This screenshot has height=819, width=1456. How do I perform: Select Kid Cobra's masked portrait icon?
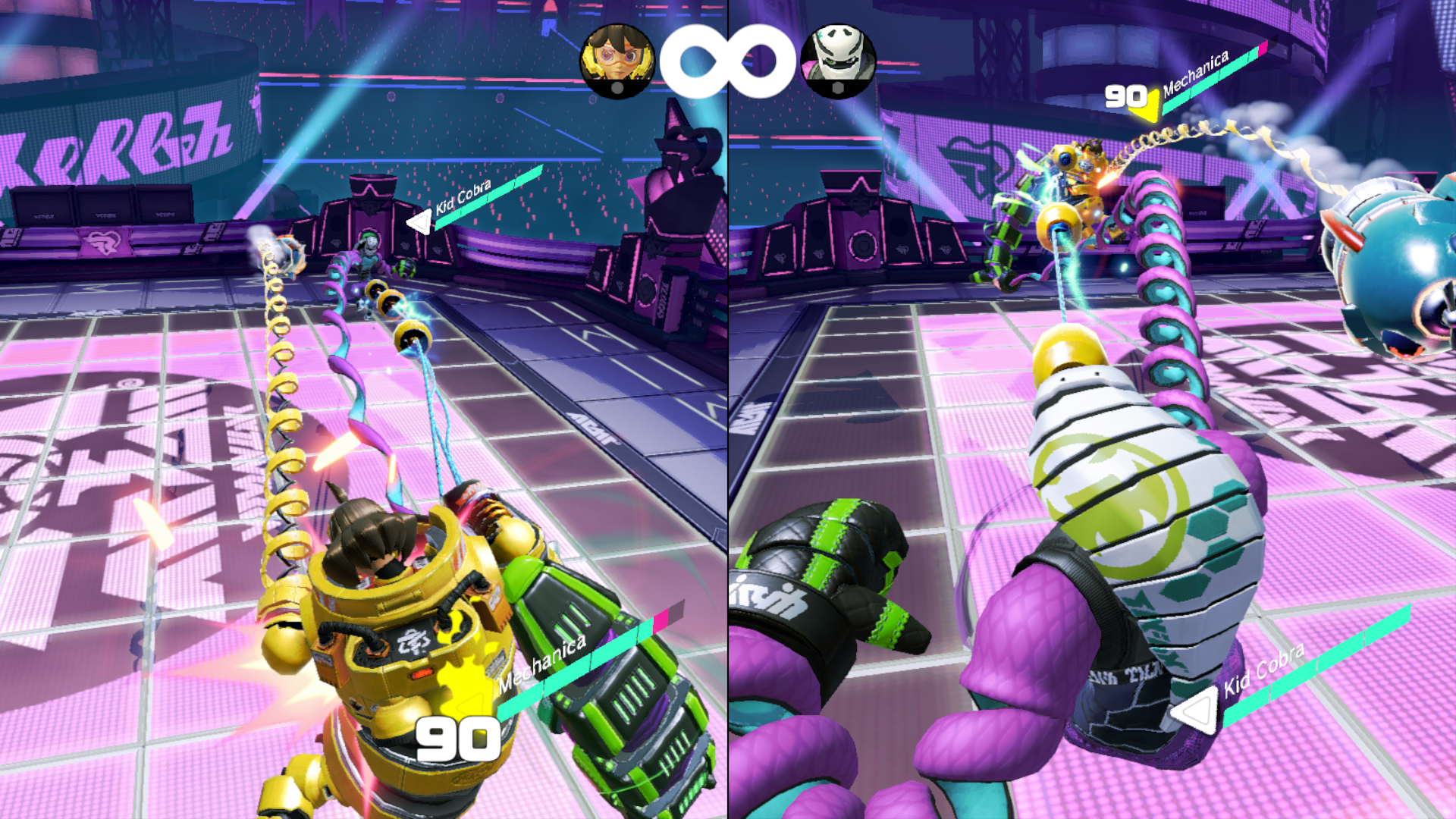[838, 61]
